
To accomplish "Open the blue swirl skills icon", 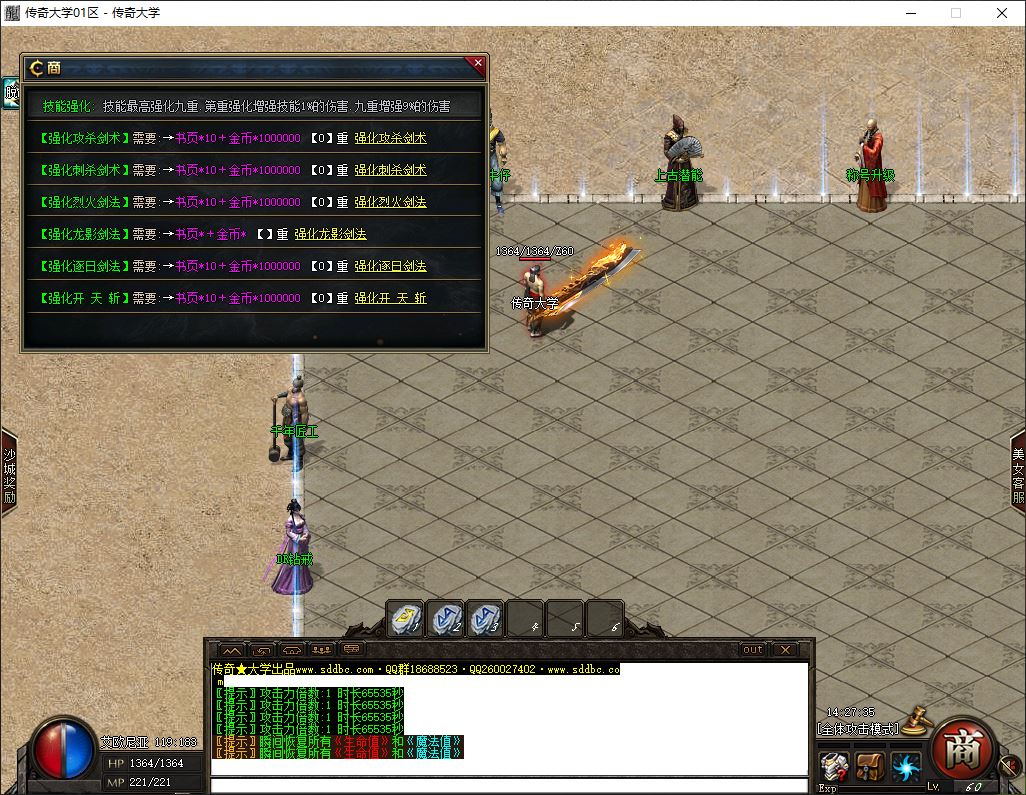I will pyautogui.click(x=906, y=768).
